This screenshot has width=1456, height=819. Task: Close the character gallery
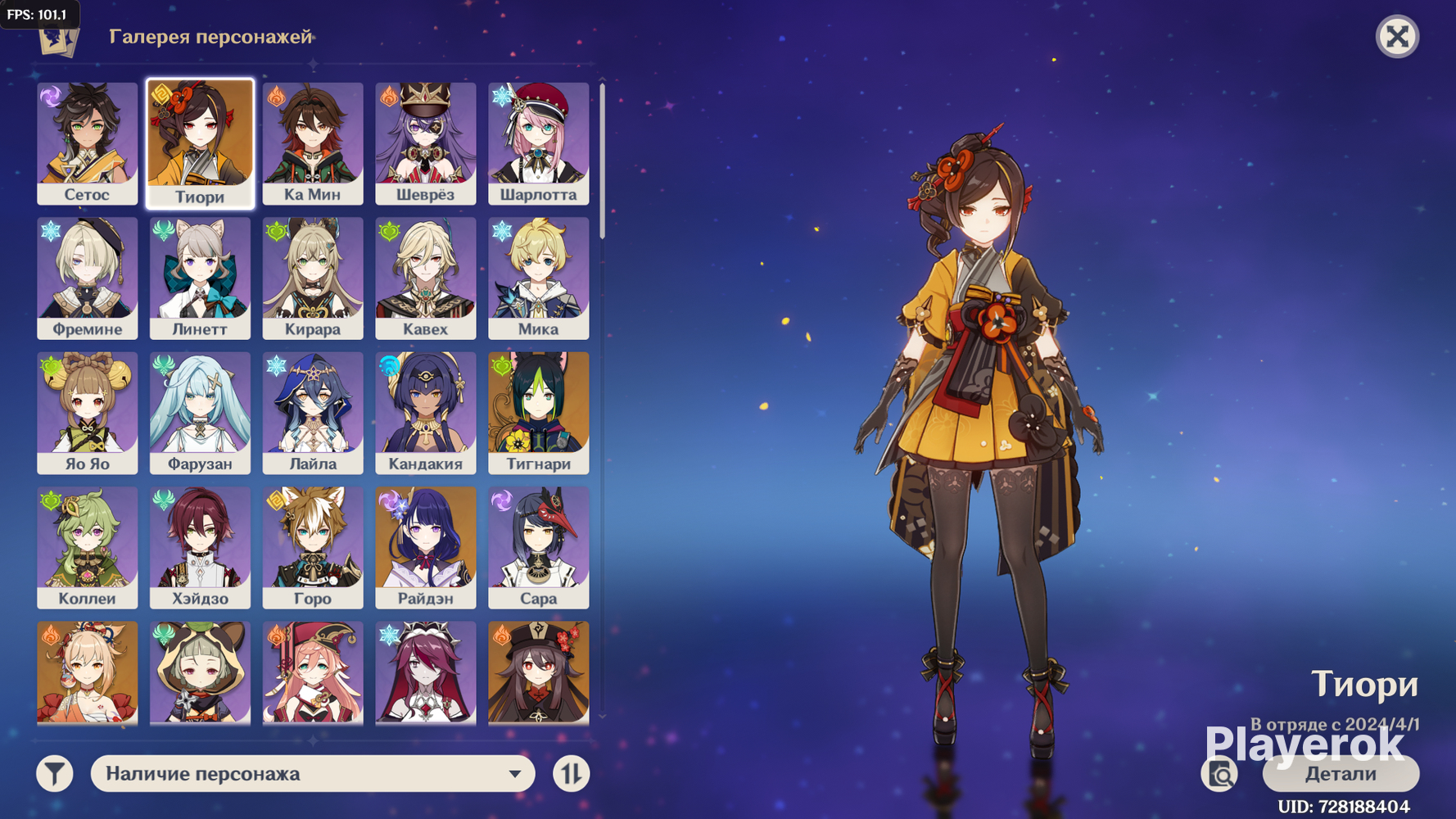coord(1397,37)
